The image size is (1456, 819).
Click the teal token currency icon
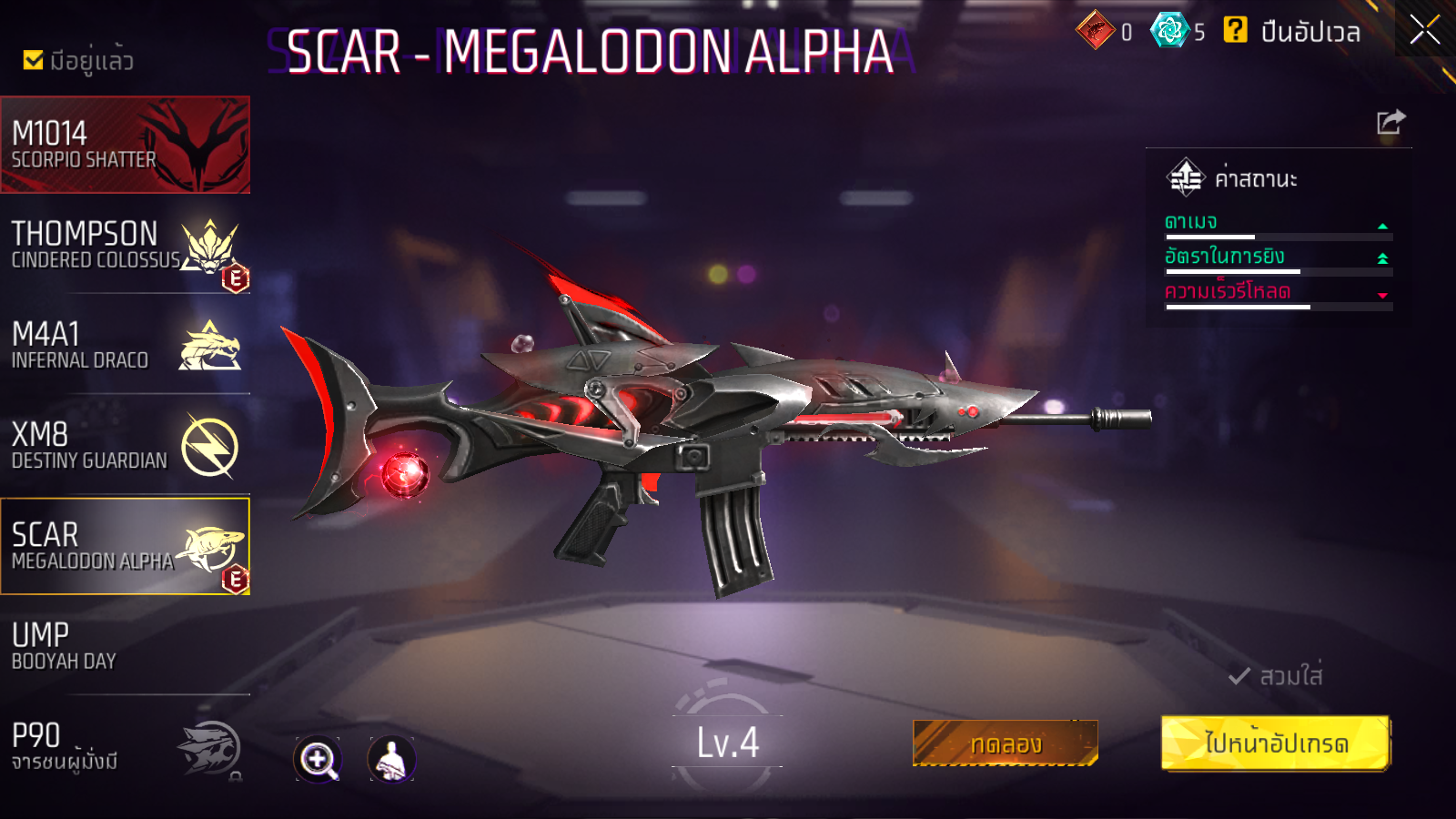click(1169, 31)
